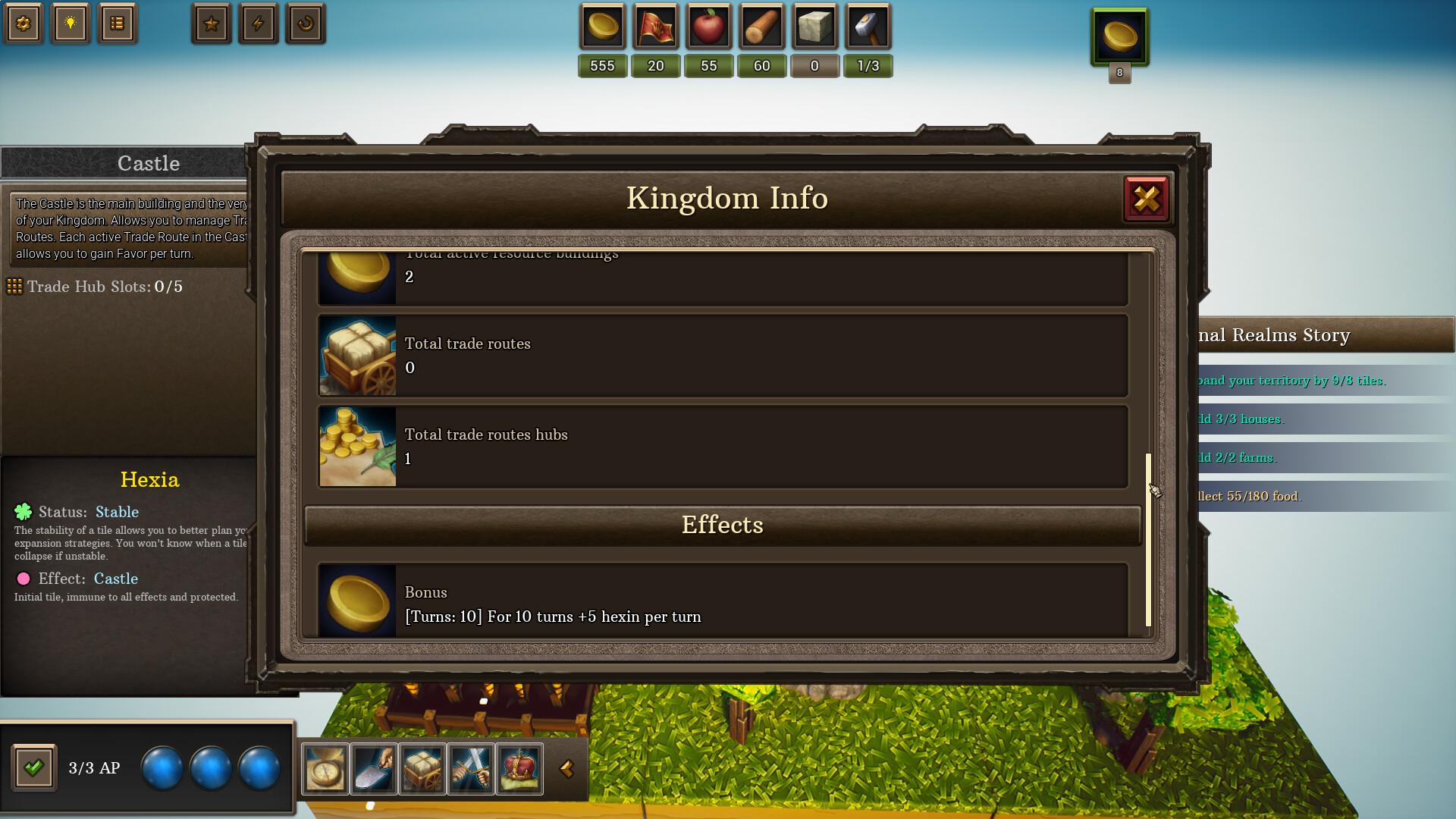Select the trowel building tool
This screenshot has height=819, width=1456.
pyautogui.click(x=373, y=769)
